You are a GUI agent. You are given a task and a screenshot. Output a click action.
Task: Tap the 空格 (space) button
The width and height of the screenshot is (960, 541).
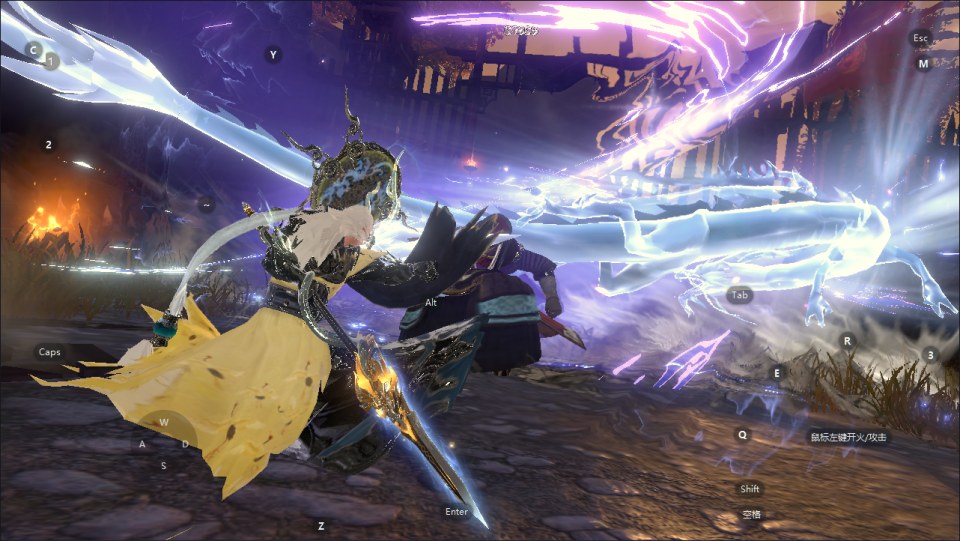(751, 514)
